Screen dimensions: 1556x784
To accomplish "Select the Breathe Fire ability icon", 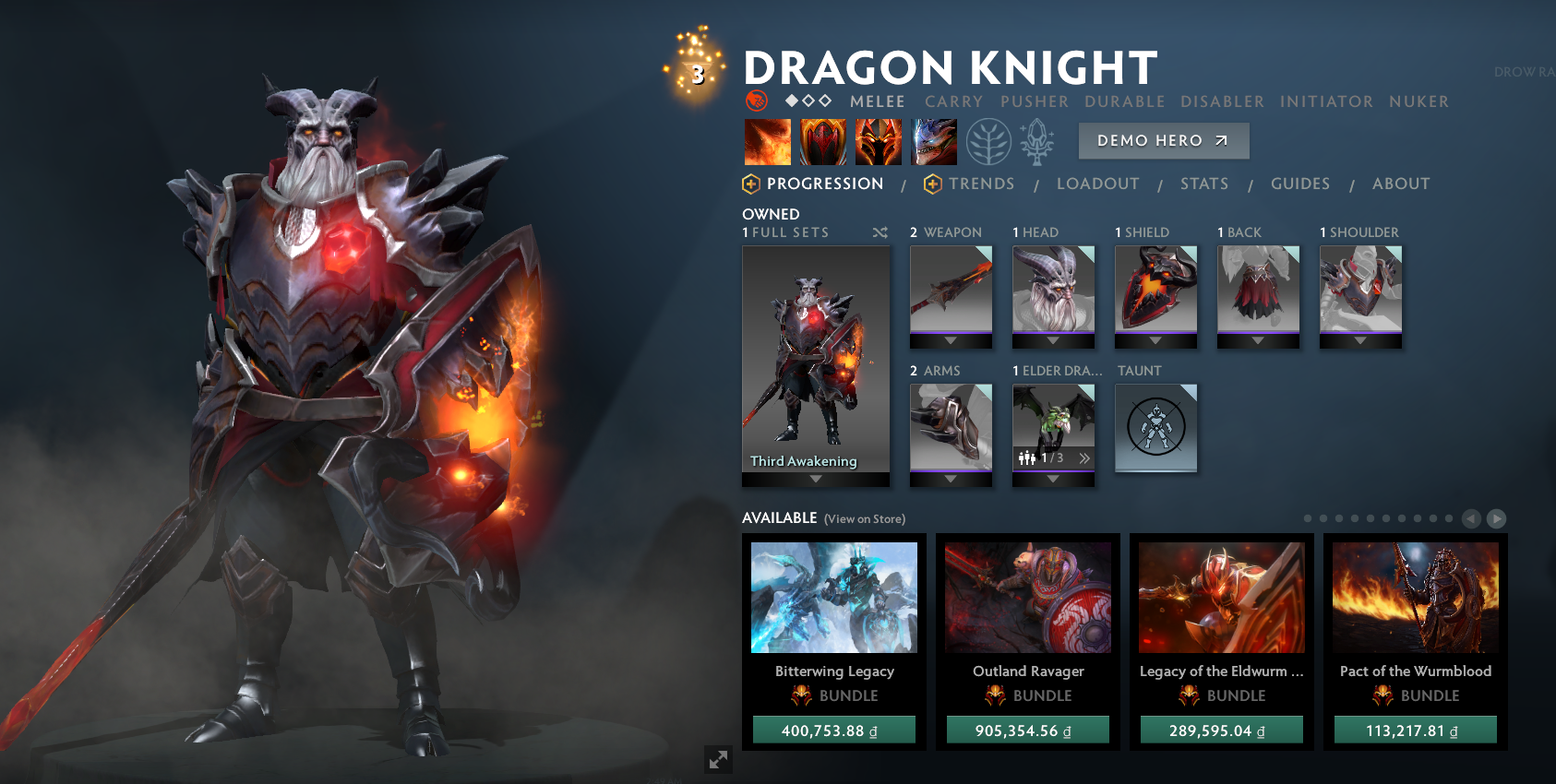I will pyautogui.click(x=768, y=140).
